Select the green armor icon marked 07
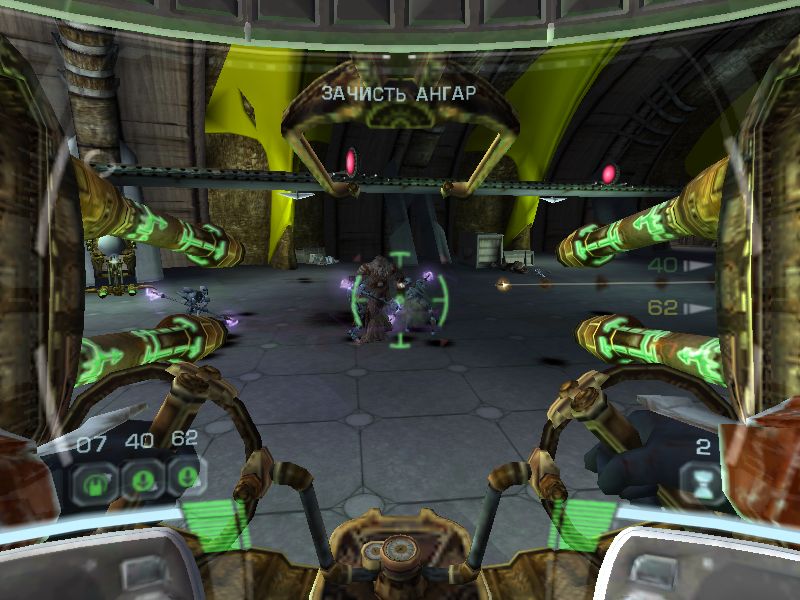 tap(94, 476)
